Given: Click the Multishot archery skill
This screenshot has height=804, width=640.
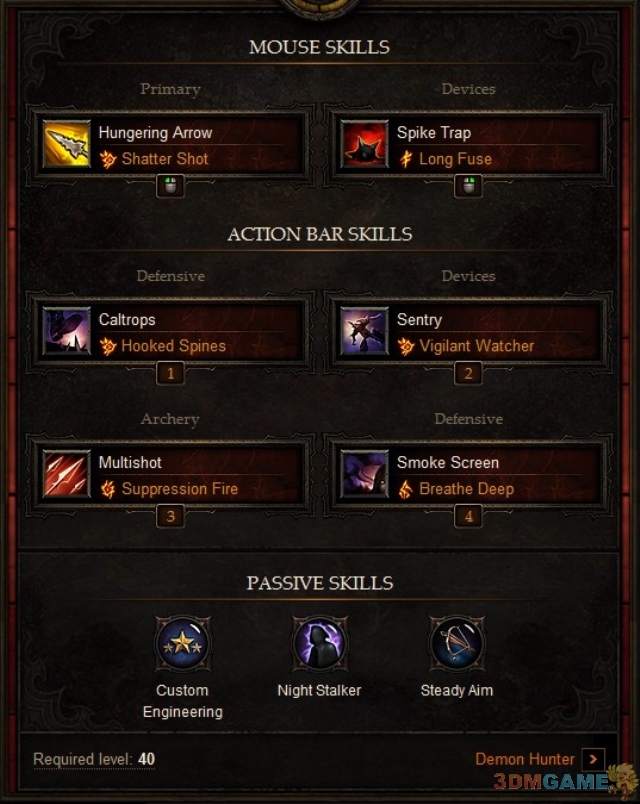Looking at the screenshot, I should coord(171,476).
